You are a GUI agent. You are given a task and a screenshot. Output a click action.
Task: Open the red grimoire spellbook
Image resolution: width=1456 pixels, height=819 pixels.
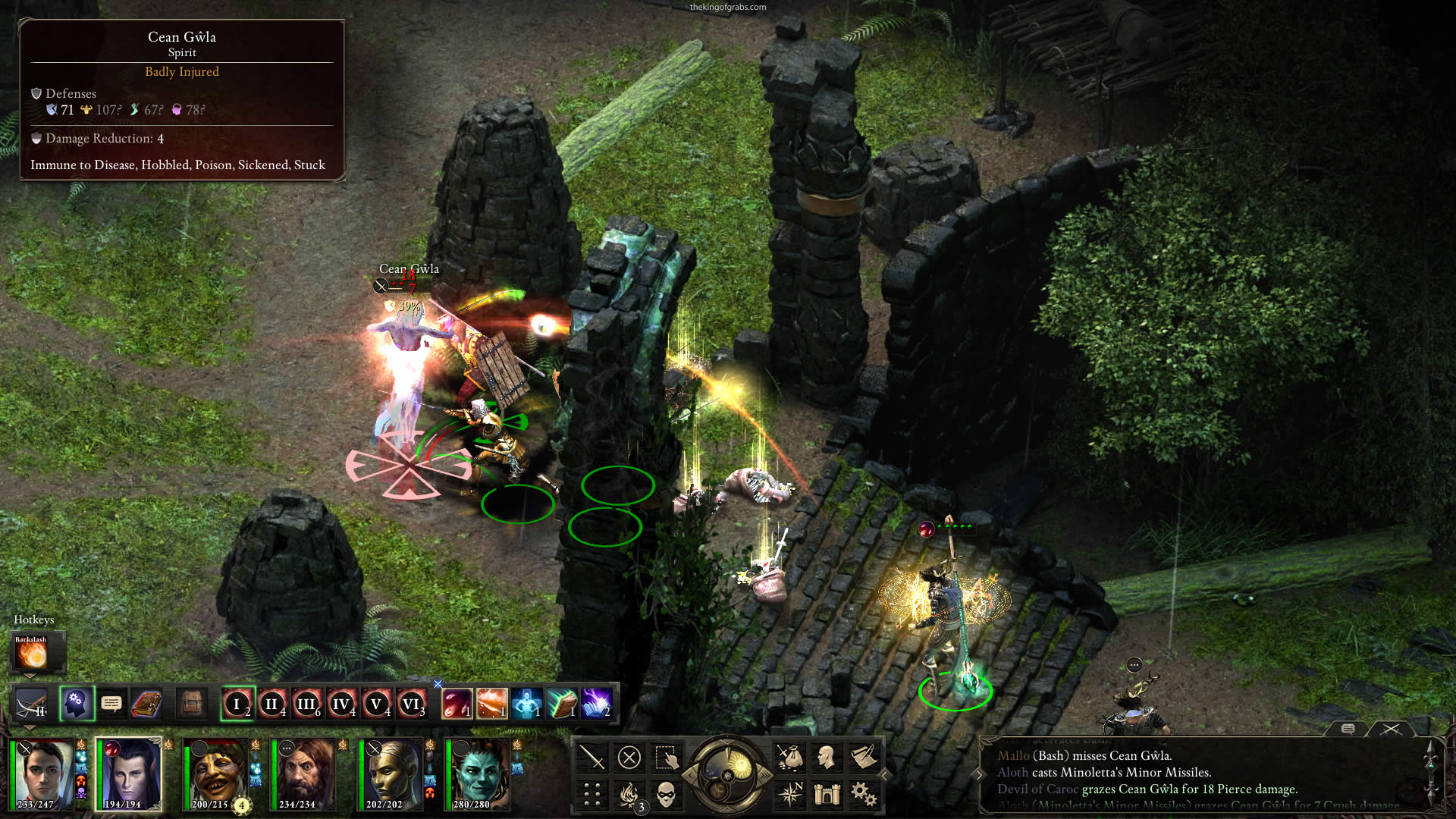point(146,704)
